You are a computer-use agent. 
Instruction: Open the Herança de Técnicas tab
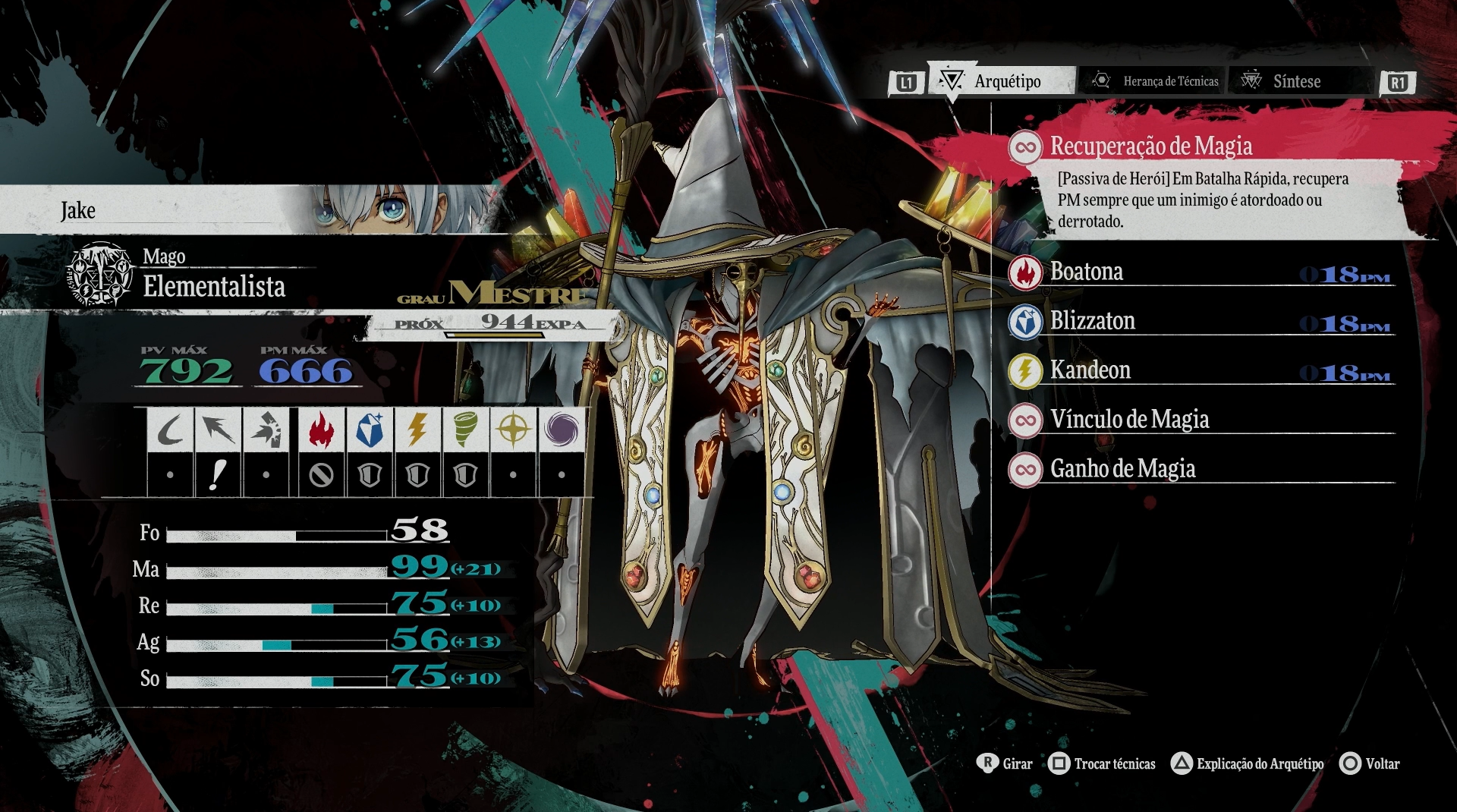(1156, 81)
